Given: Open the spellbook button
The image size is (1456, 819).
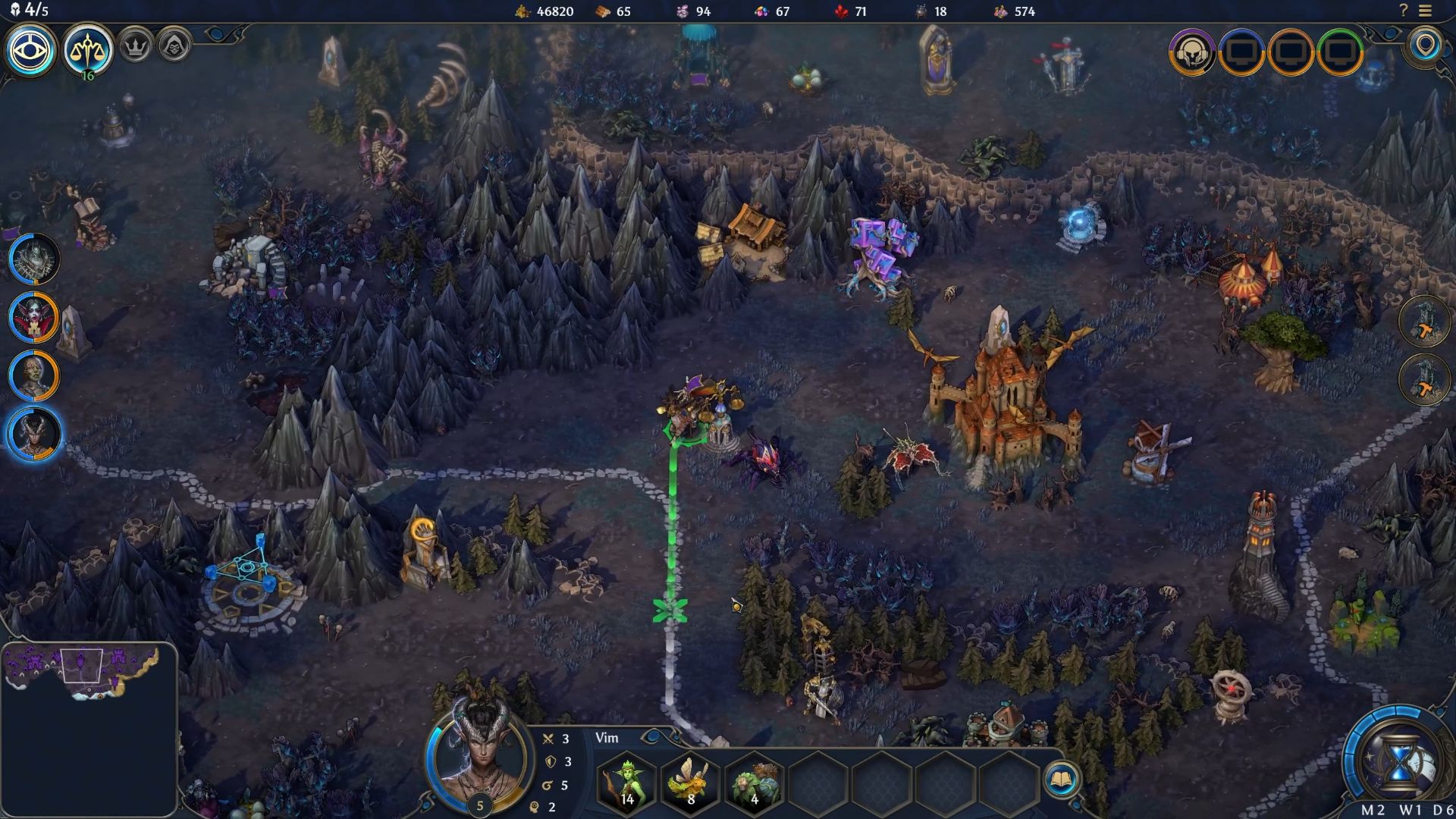Looking at the screenshot, I should [1061, 780].
